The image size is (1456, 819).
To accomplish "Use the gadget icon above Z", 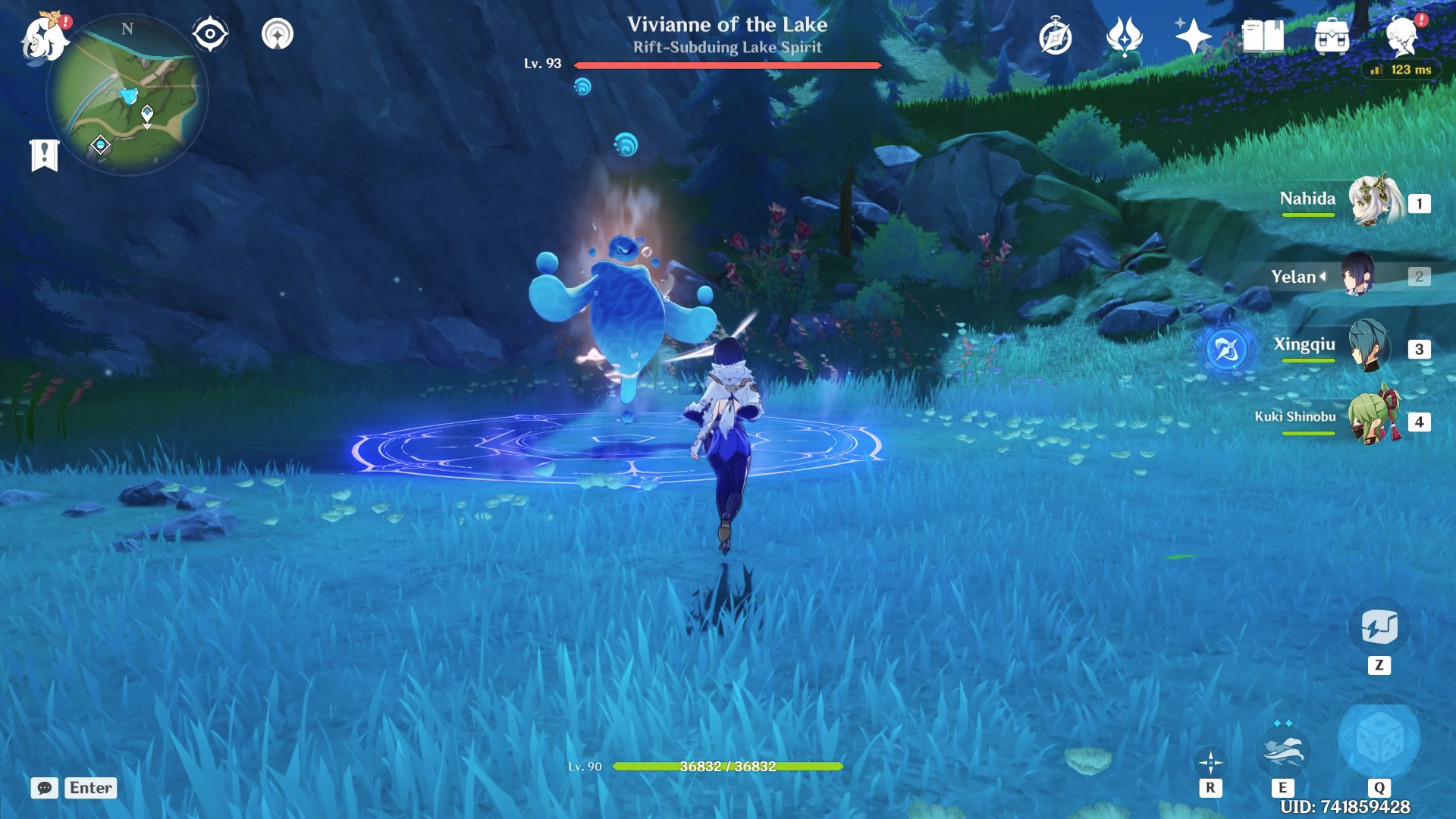I will click(x=1379, y=627).
